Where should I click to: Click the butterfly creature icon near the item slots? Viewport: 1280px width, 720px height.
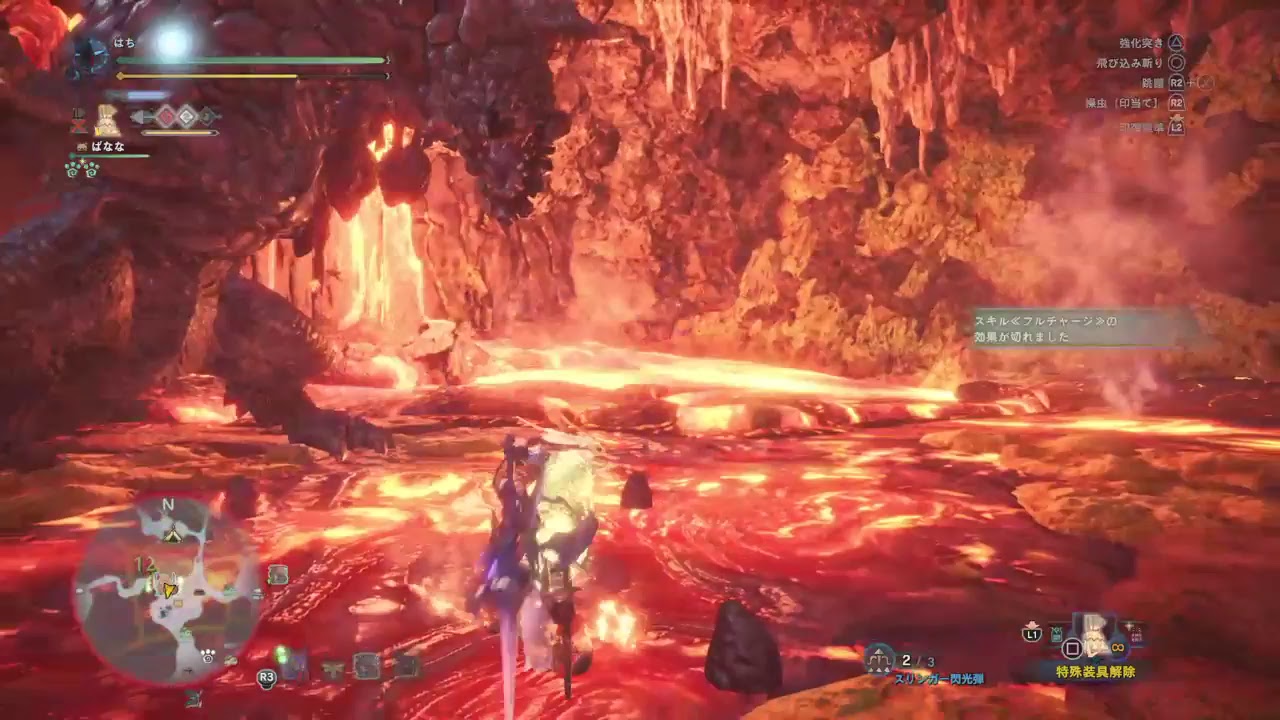click(331, 668)
